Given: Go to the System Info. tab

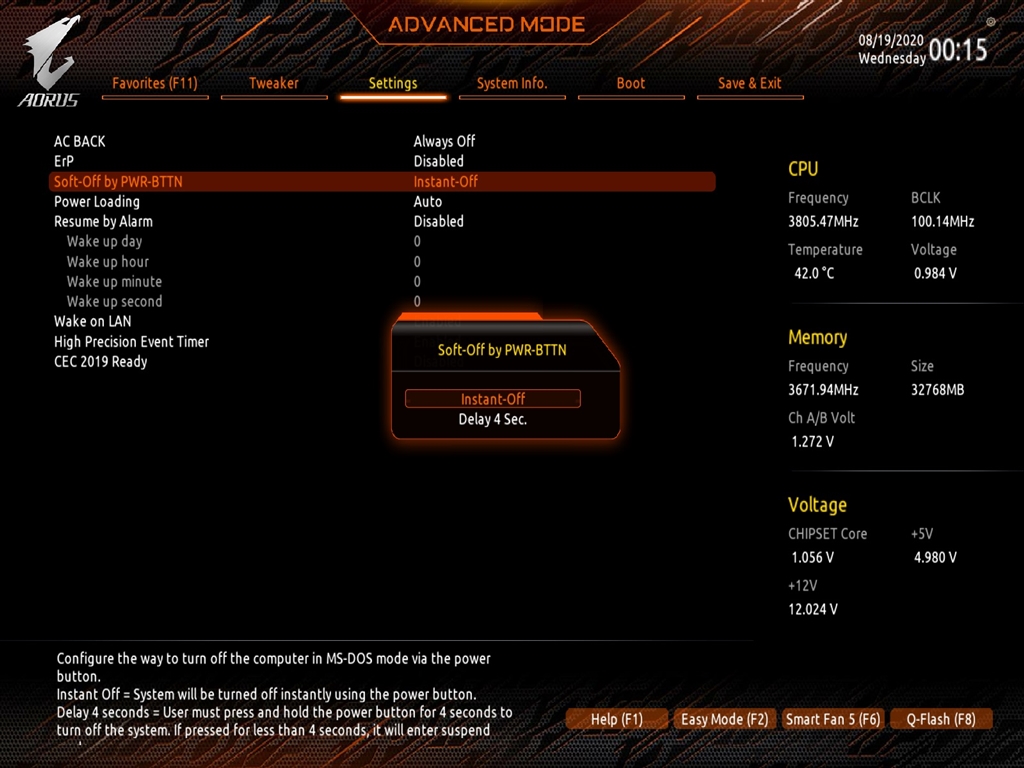Looking at the screenshot, I should (512, 83).
